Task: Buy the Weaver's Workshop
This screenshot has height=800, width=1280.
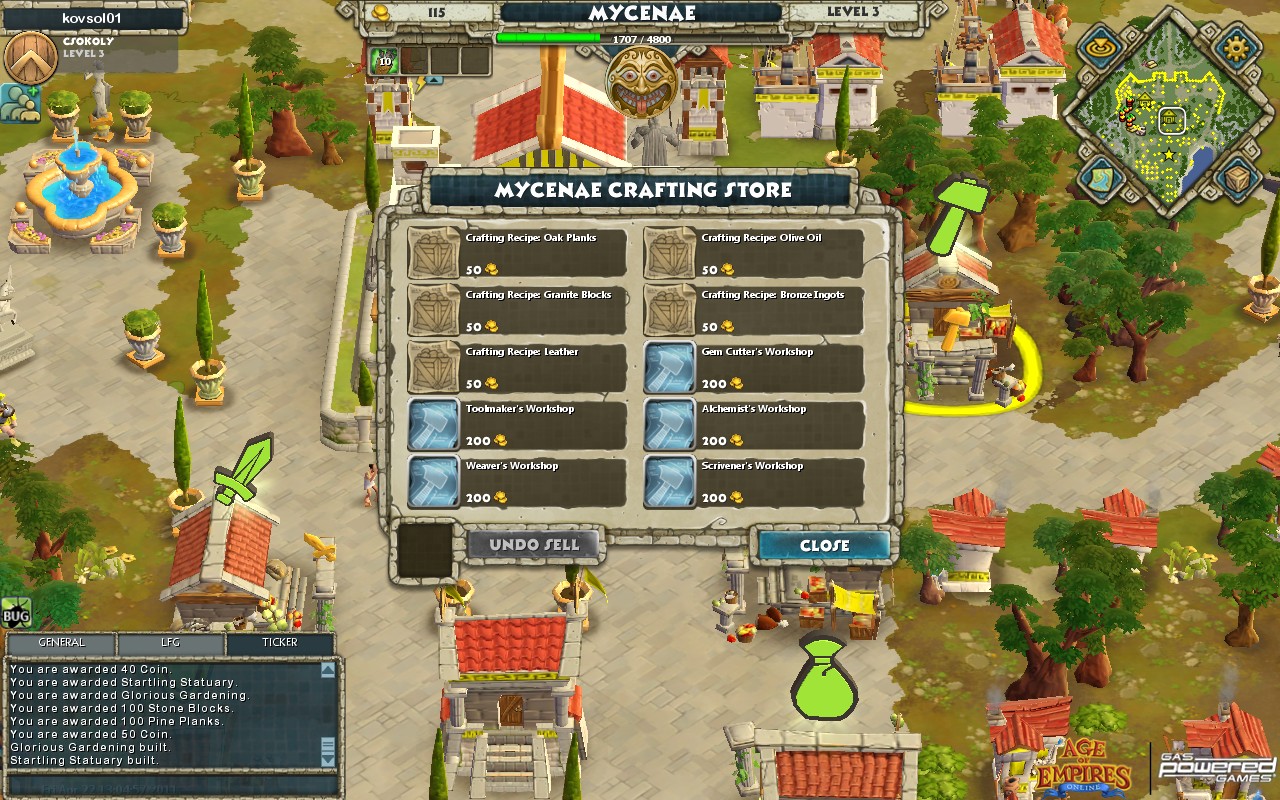Action: coord(517,481)
